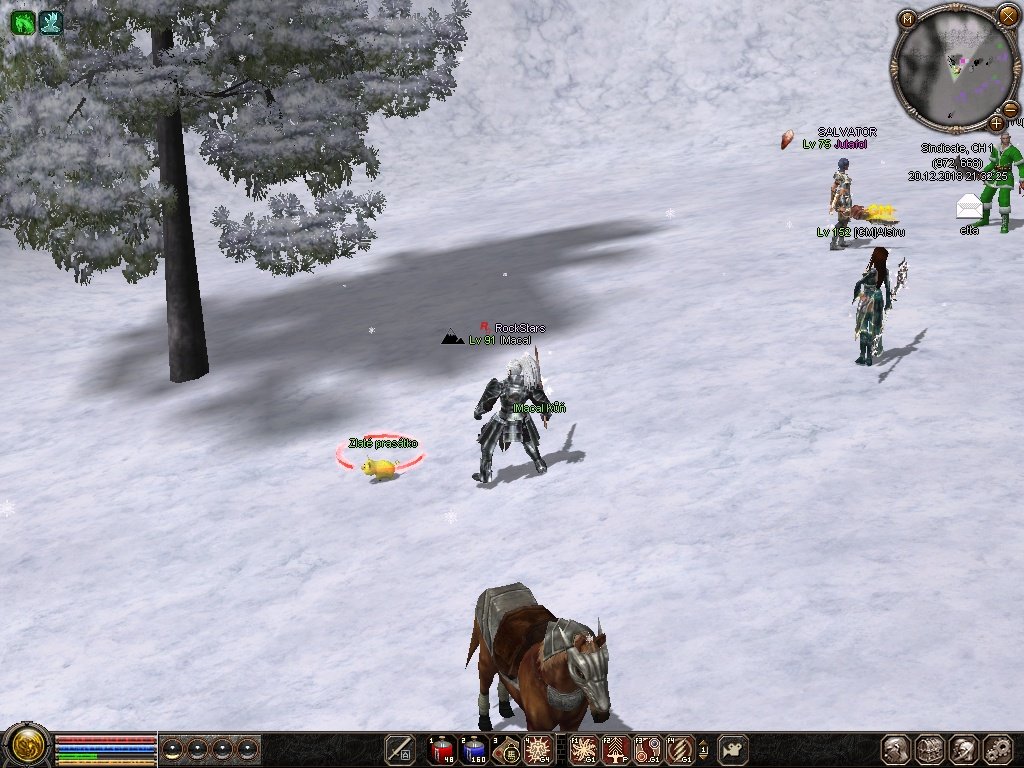This screenshot has height=768, width=1024.
Task: Open the world map with the M button
Action: 907,19
